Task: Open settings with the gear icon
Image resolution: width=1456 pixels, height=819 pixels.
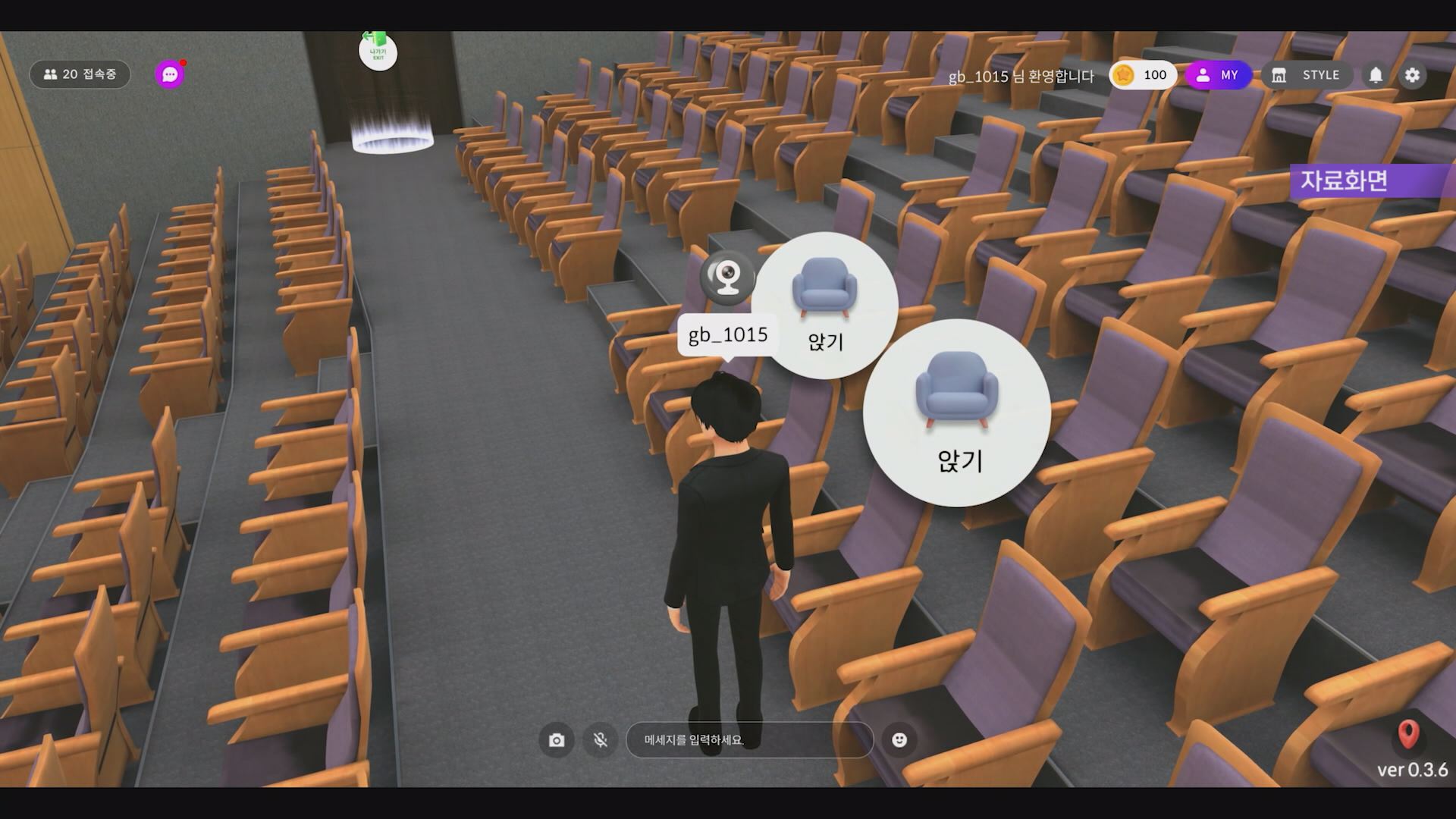Action: (x=1412, y=75)
